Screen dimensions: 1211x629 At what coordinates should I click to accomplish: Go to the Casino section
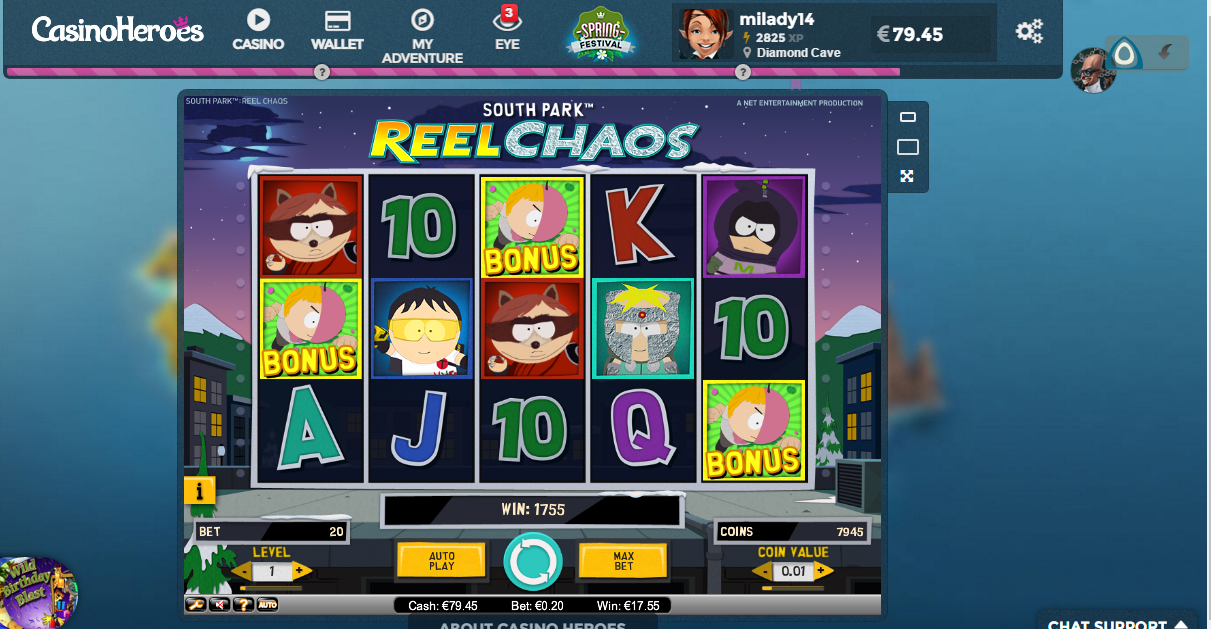coord(258,31)
